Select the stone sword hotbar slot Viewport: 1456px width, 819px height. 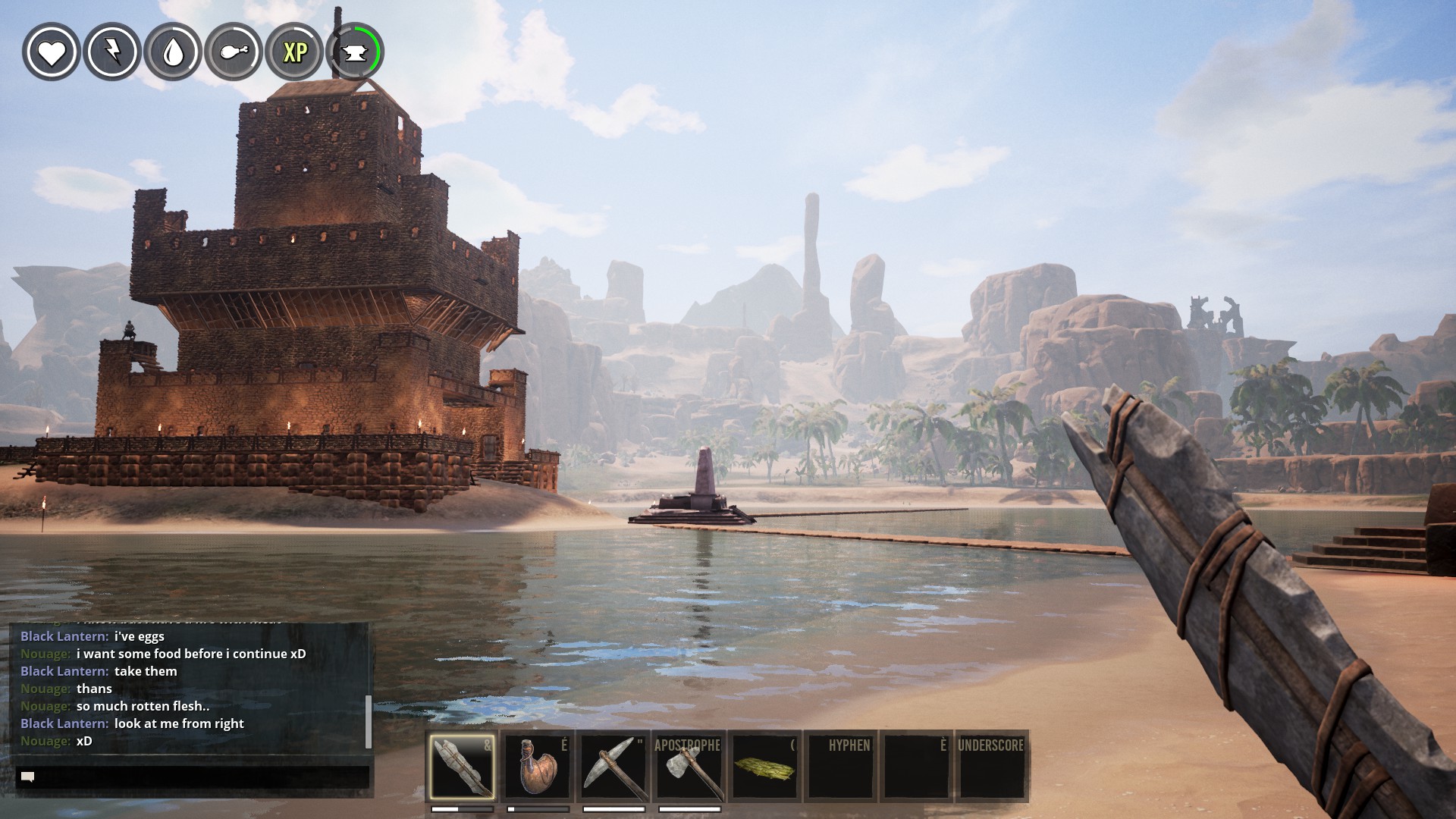click(x=462, y=767)
